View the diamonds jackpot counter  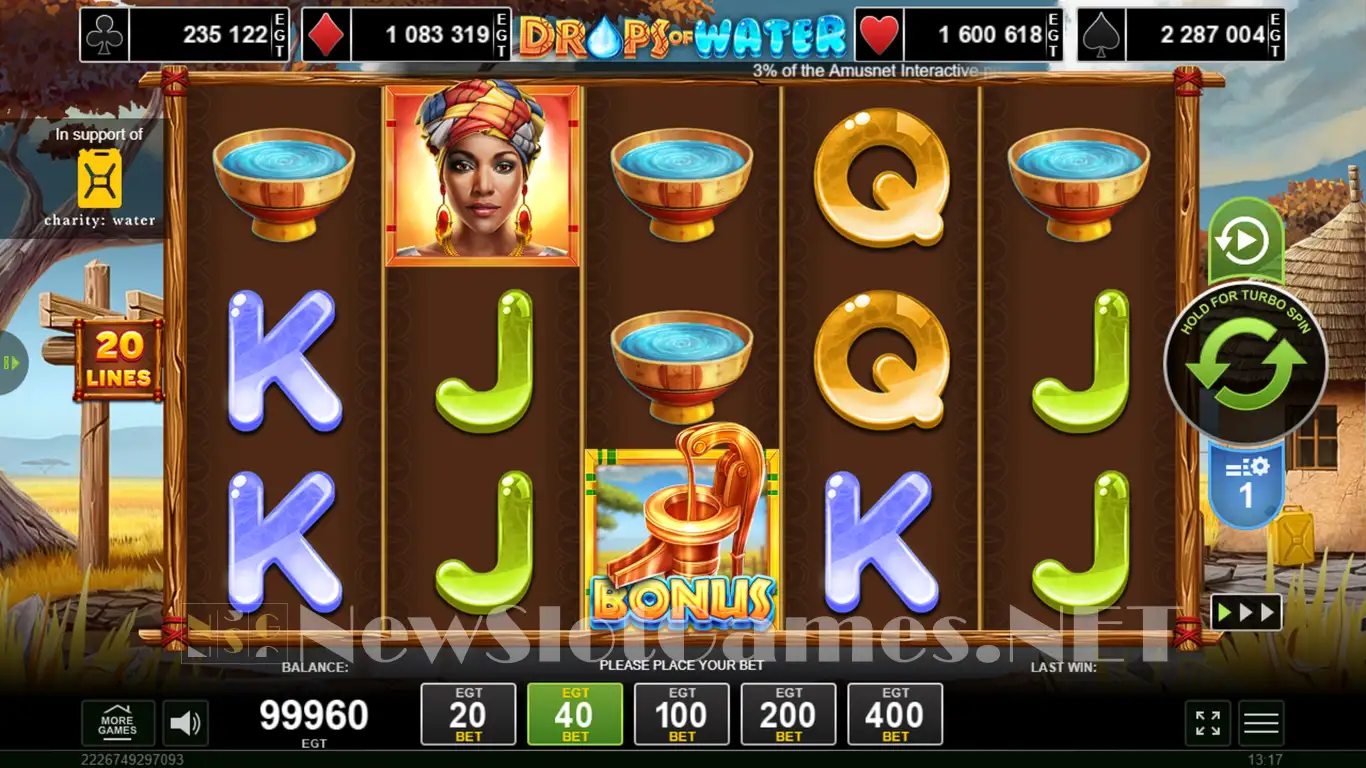point(406,35)
